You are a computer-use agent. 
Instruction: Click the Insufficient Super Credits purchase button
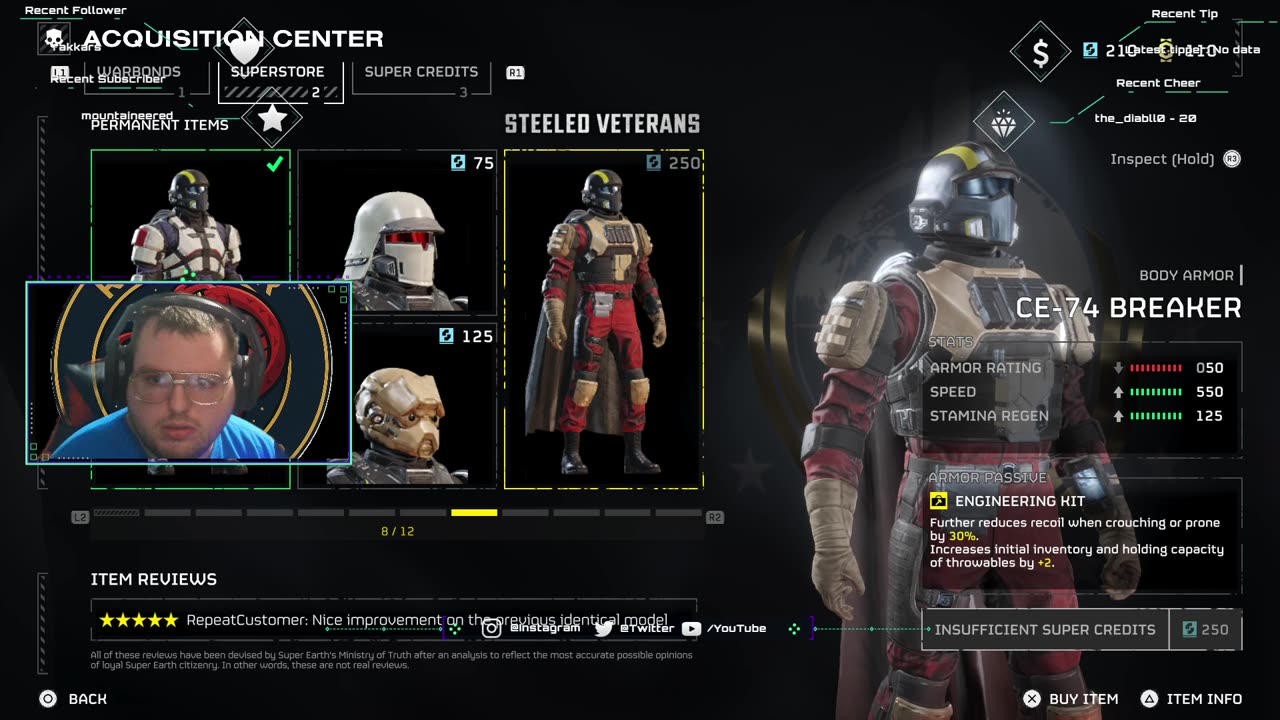[x=1045, y=630]
